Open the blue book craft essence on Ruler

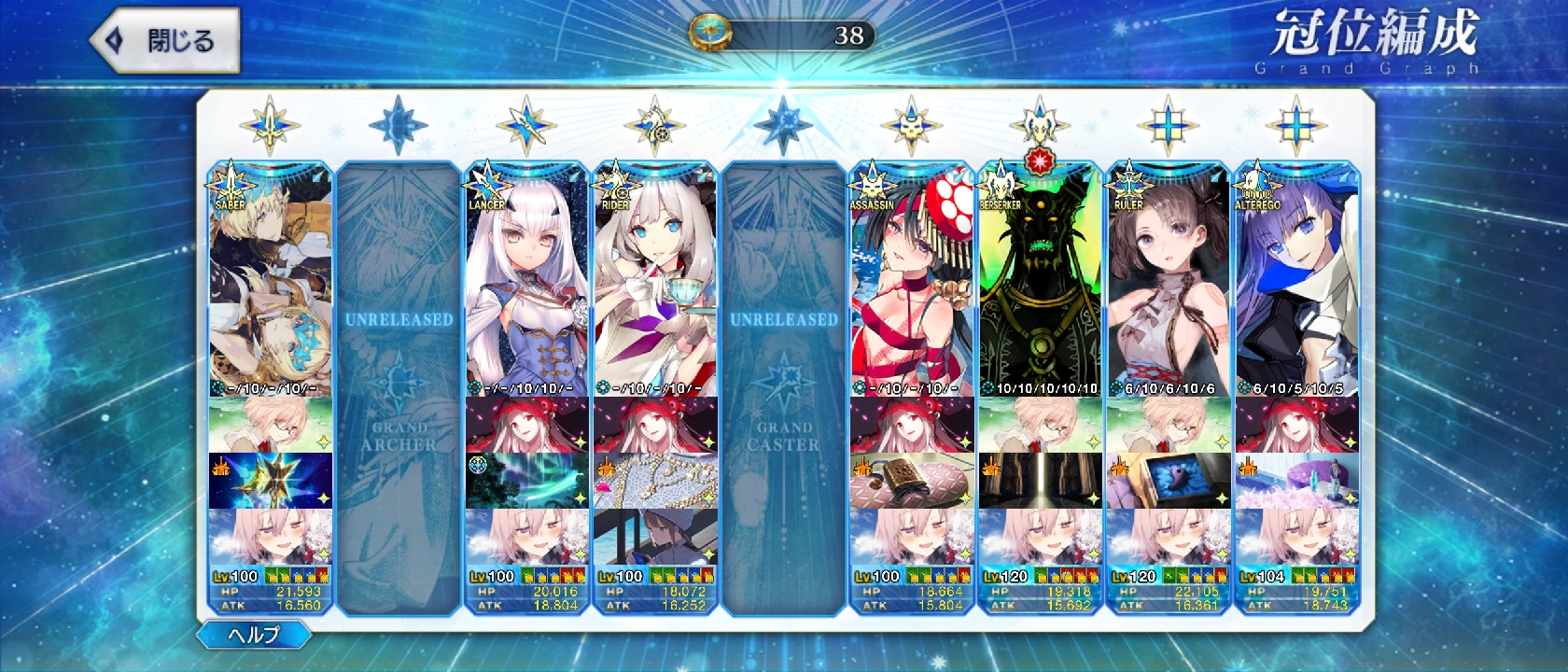(x=1168, y=481)
